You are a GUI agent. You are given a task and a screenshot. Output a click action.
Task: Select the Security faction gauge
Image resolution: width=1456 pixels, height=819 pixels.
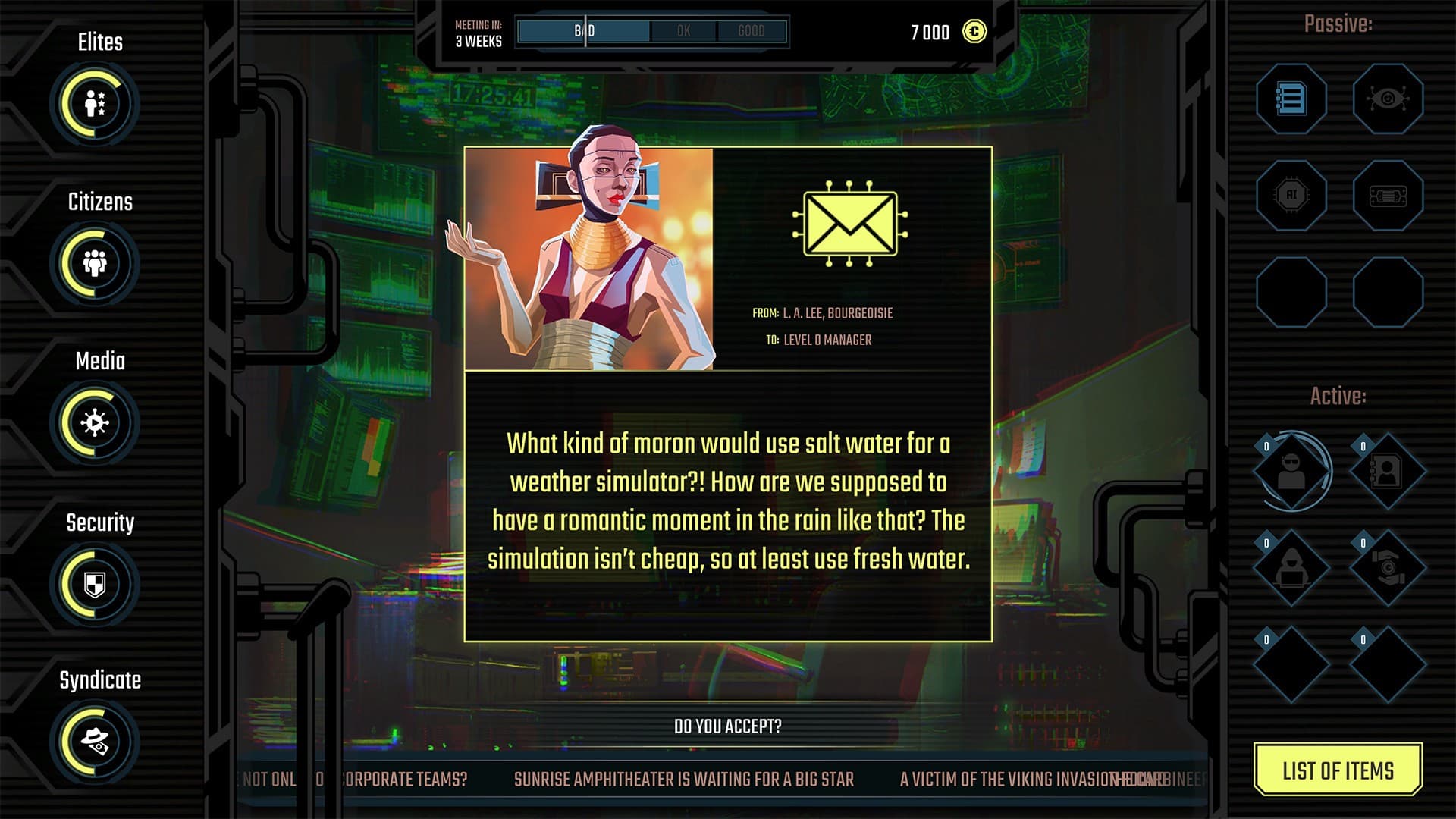point(95,584)
